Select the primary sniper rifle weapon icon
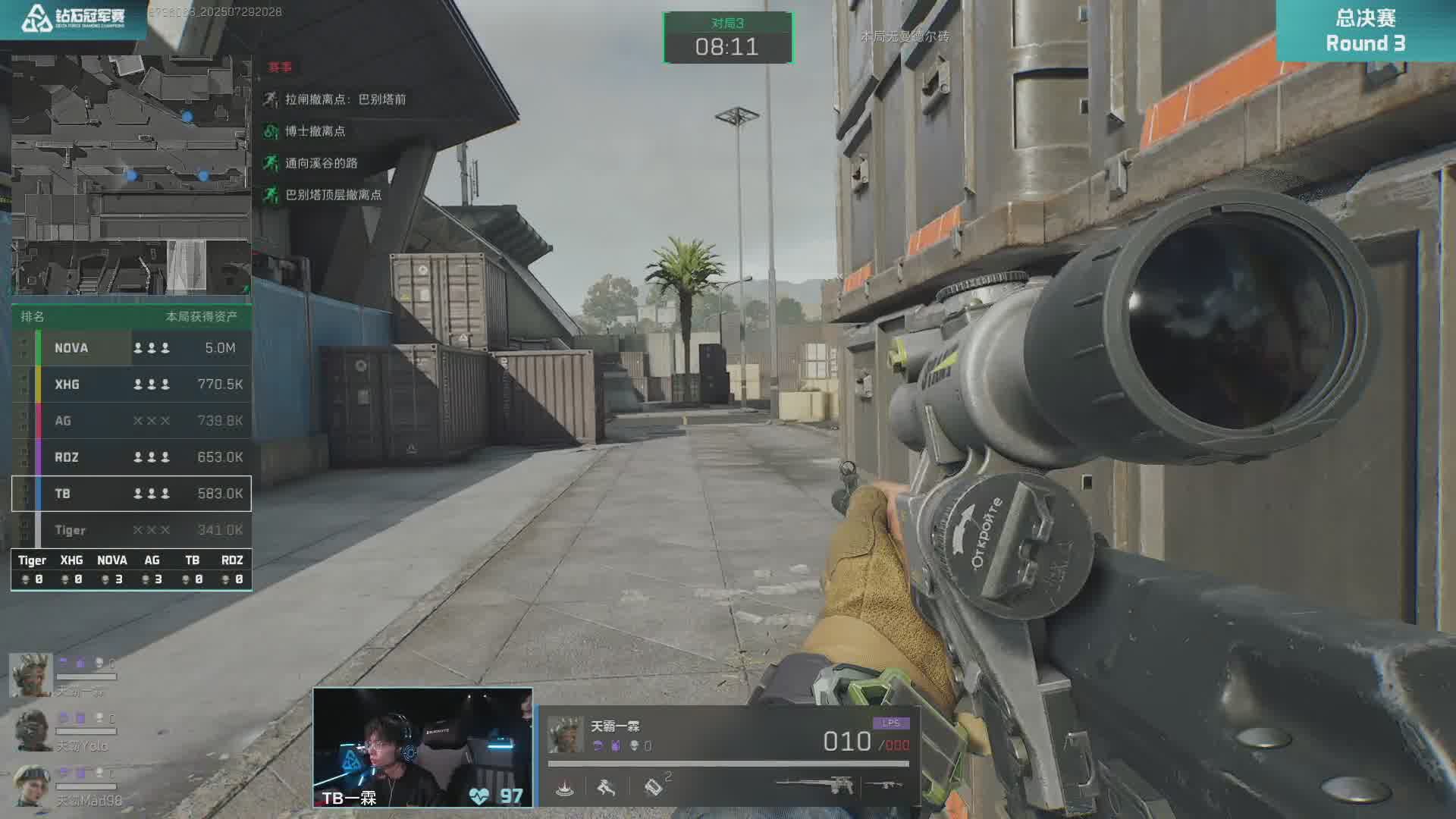 click(814, 785)
